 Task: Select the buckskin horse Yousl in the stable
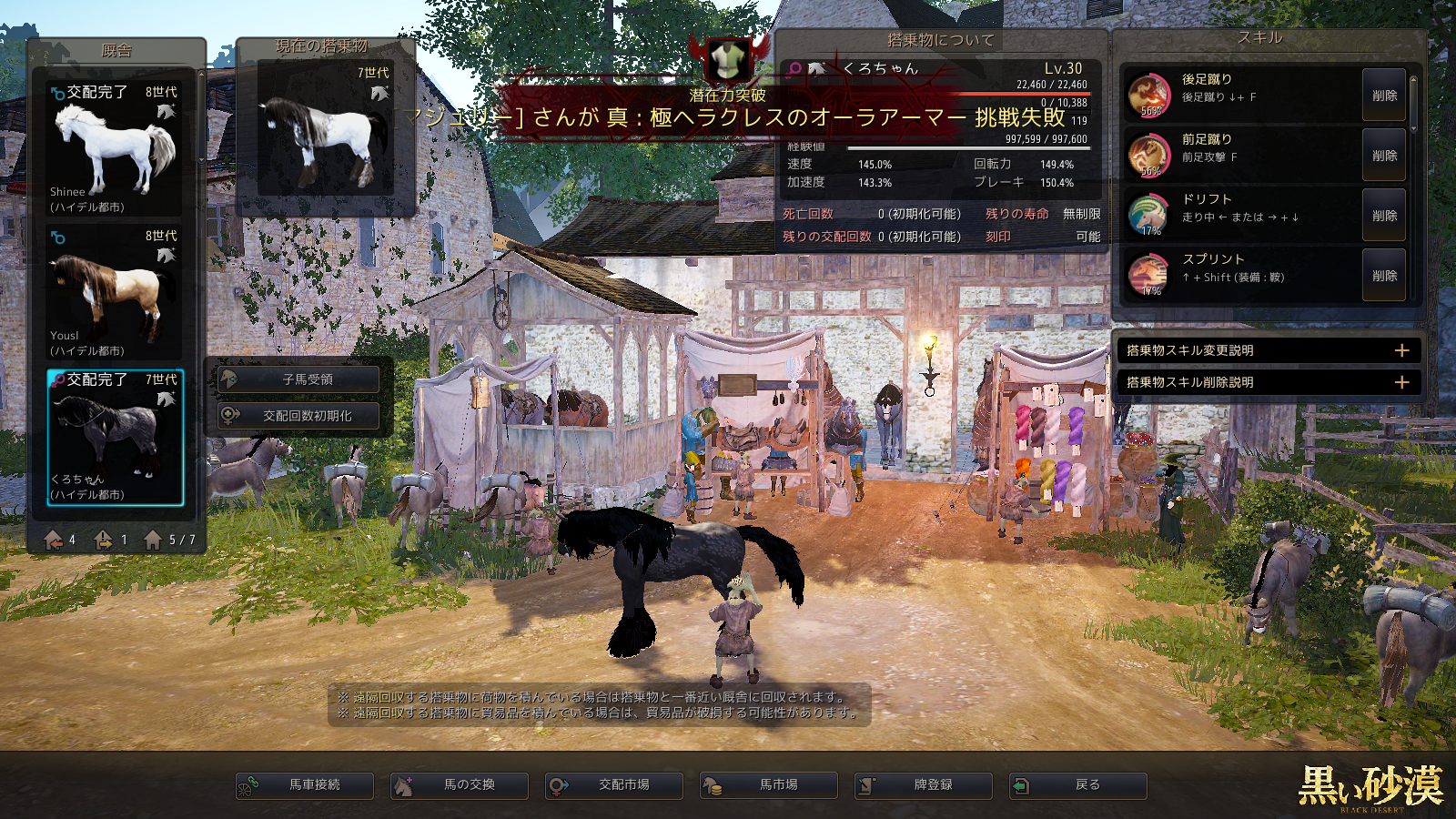(x=115, y=292)
